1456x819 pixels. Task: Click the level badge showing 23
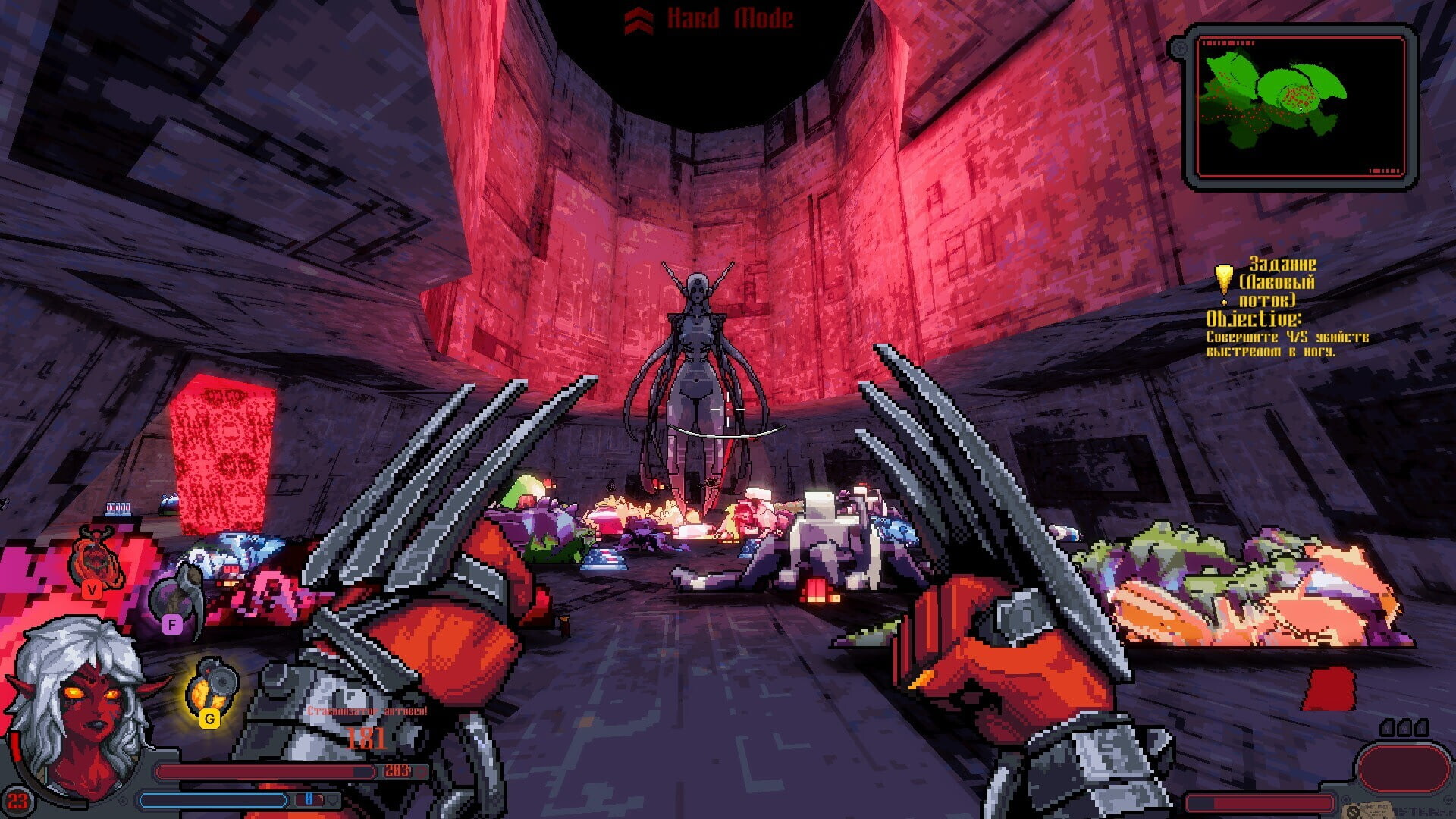17,799
